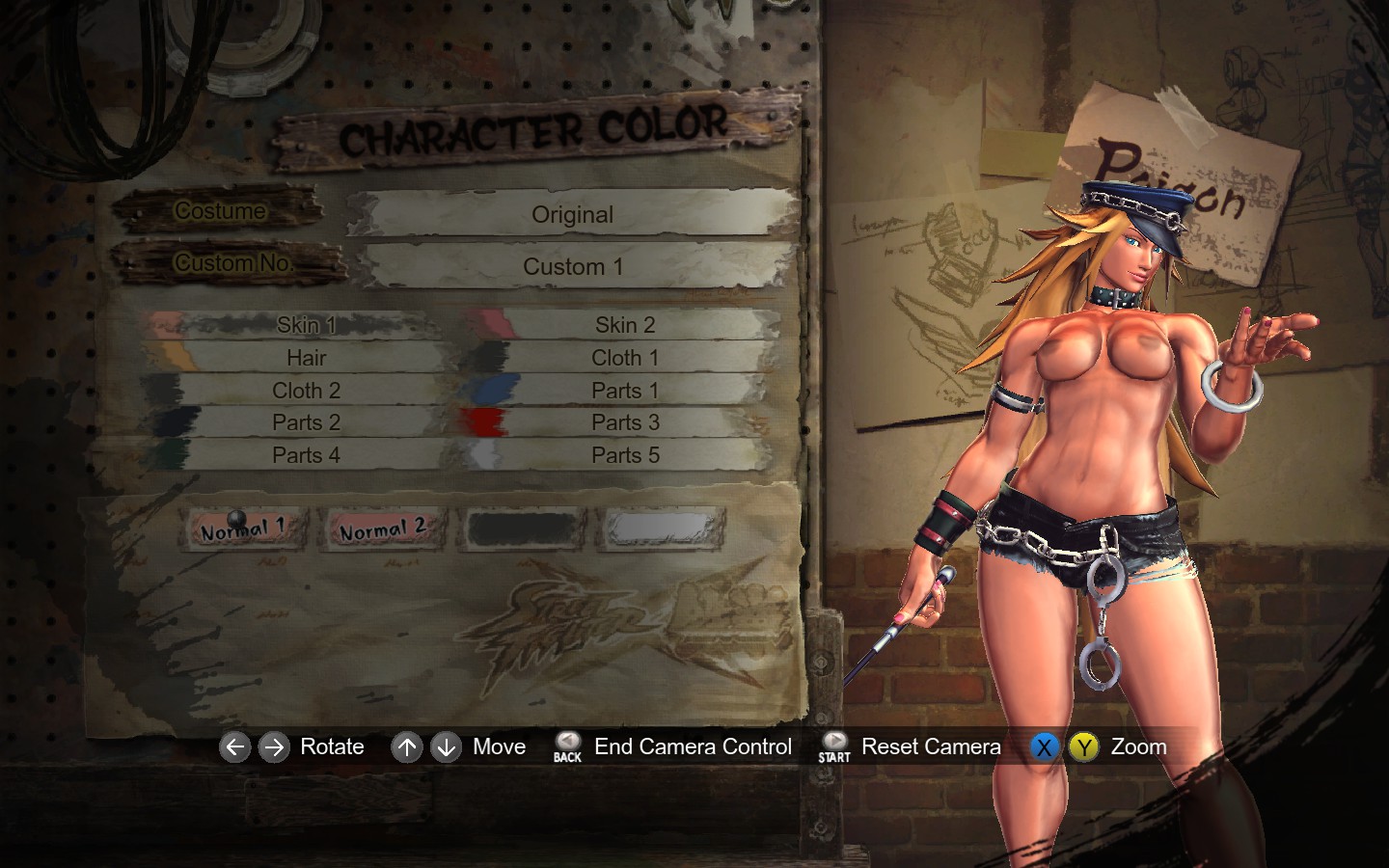Viewport: 1389px width, 868px height.
Task: Pick the Normal 2 color swatch
Action: (382, 529)
